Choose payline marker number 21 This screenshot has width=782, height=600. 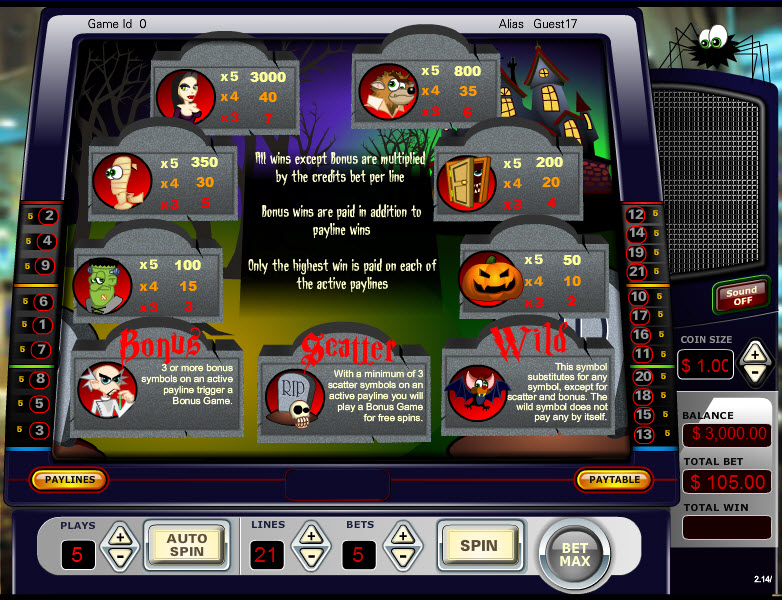[637, 271]
